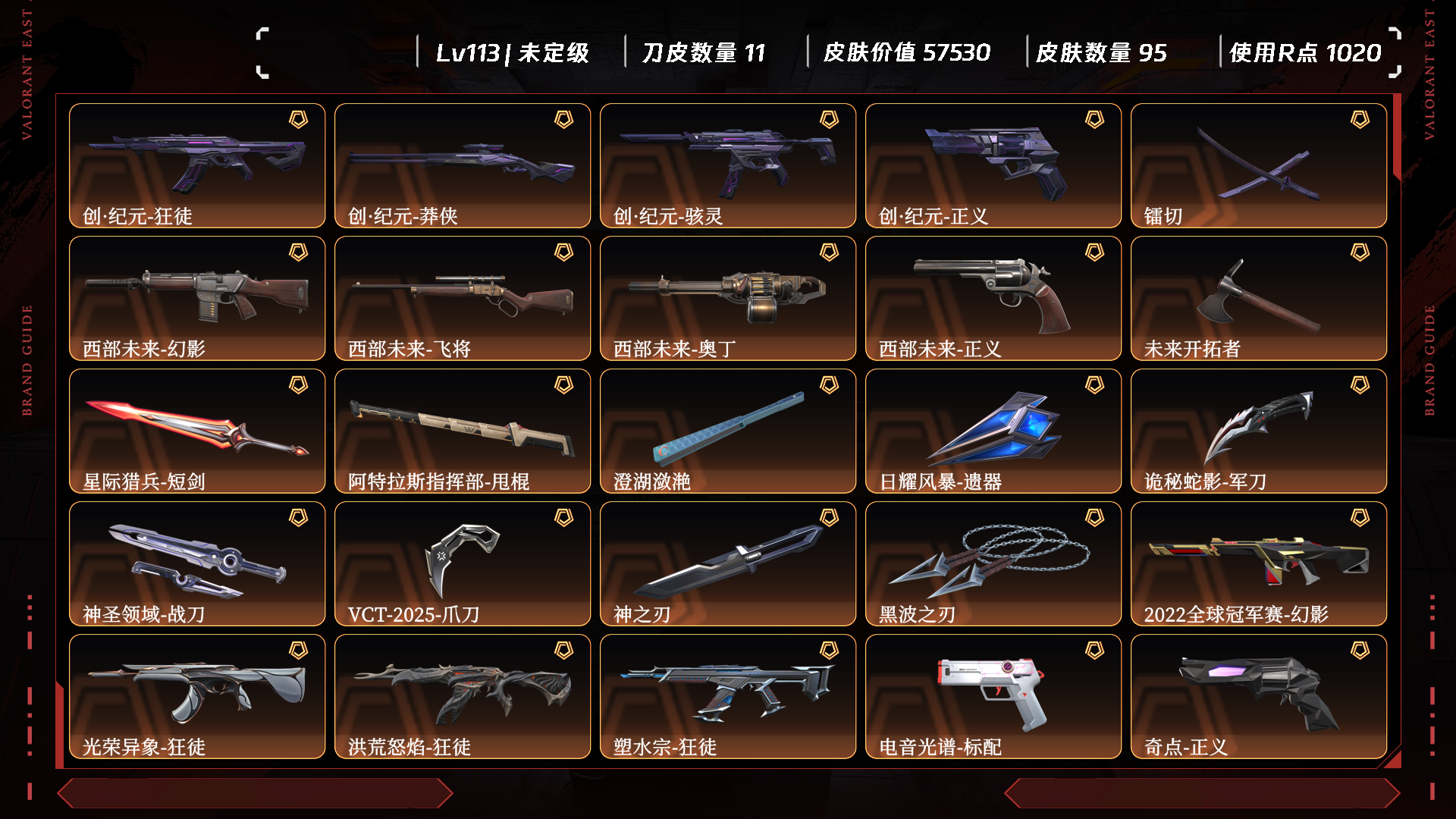Select the 日耀风暴-遗器 blue crystal card
This screenshot has width=1456, height=819.
pyautogui.click(x=993, y=431)
